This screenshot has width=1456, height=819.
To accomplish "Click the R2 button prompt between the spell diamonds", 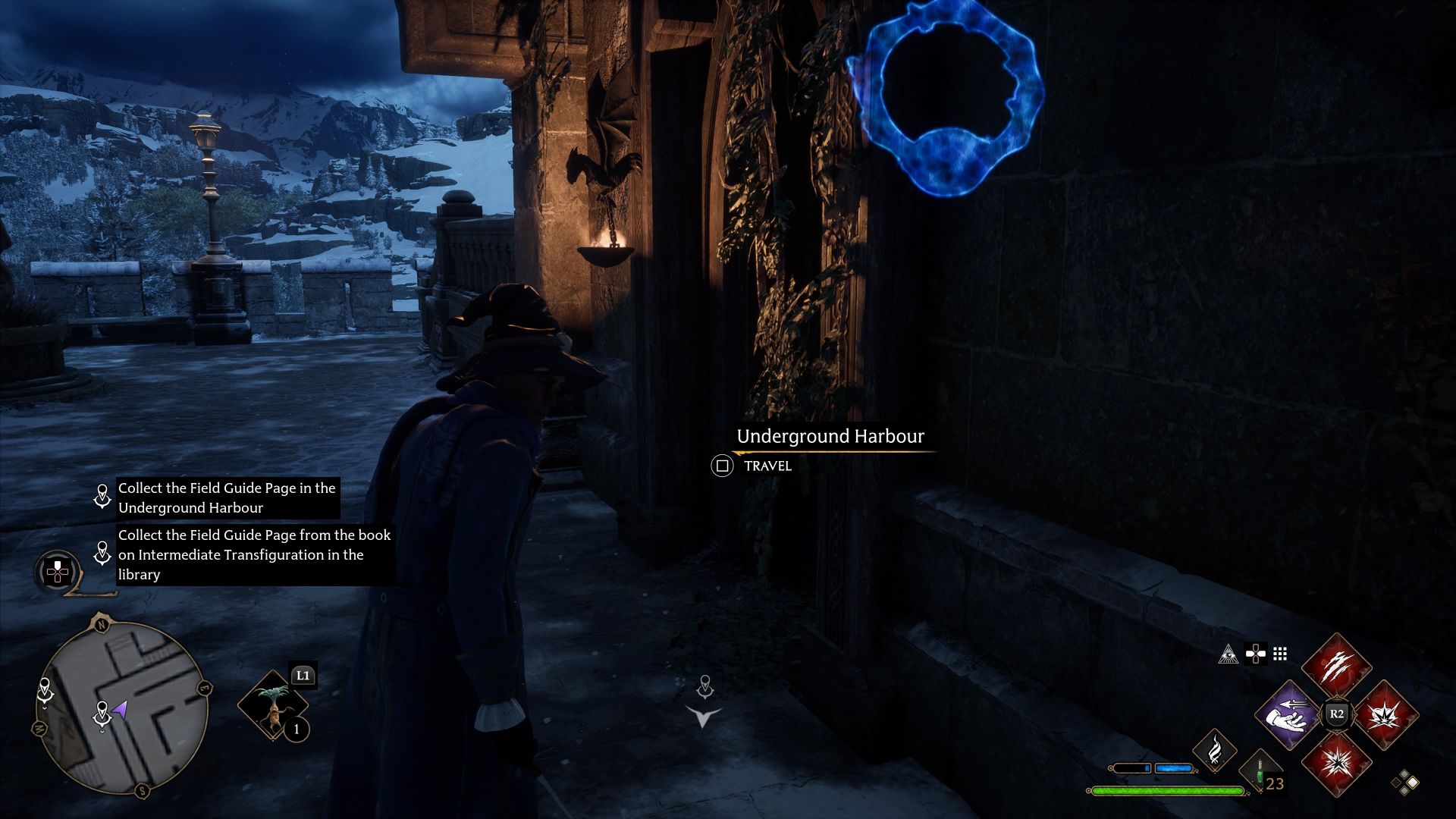I will (x=1337, y=712).
